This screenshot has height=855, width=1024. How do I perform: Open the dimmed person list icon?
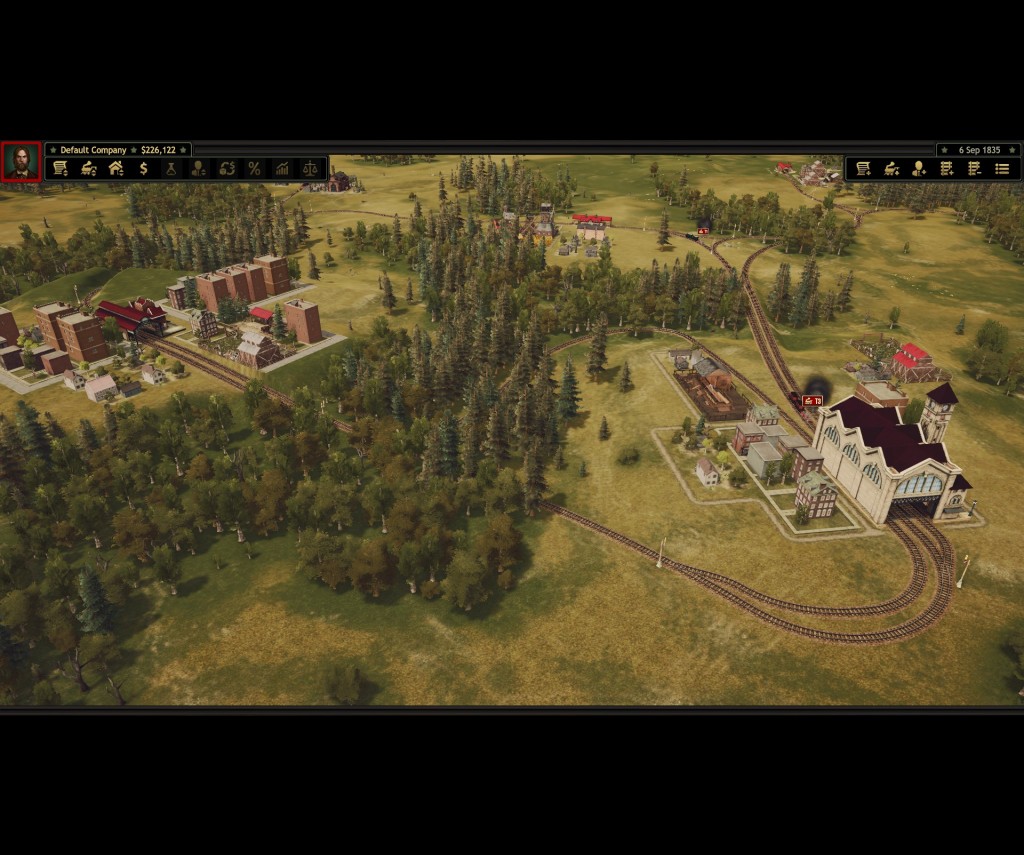(199, 169)
